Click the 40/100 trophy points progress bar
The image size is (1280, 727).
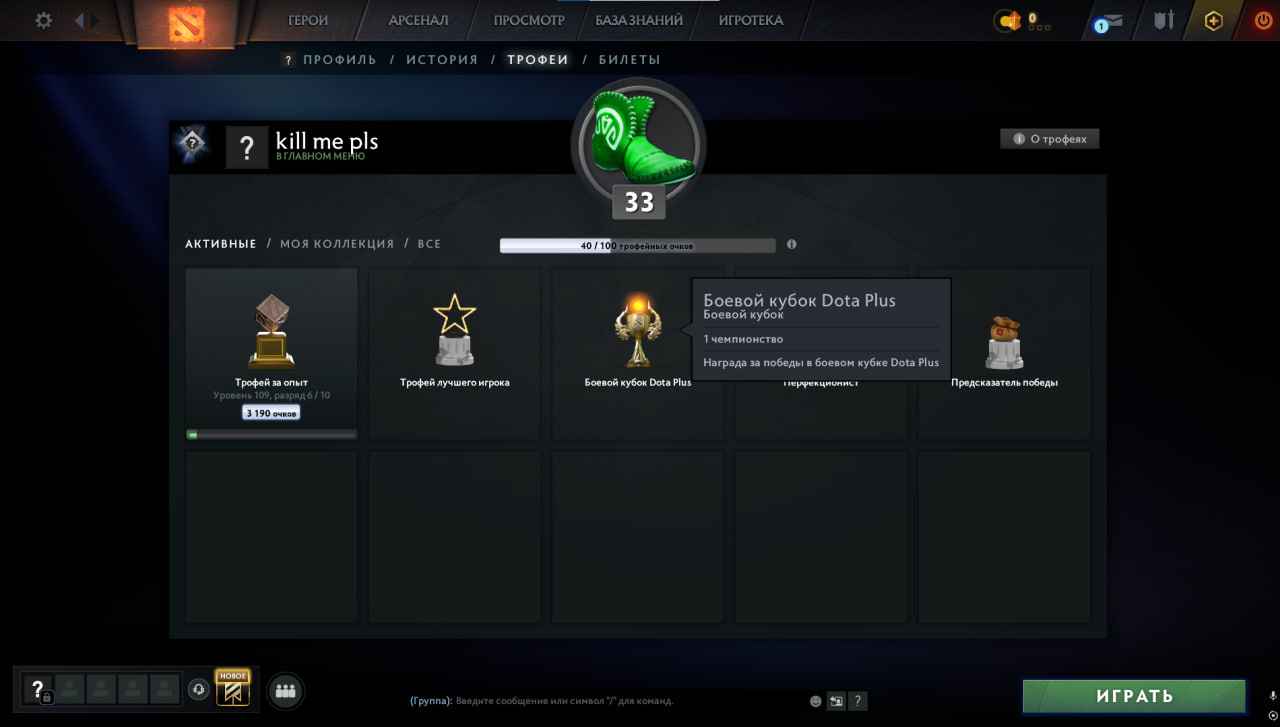(638, 244)
